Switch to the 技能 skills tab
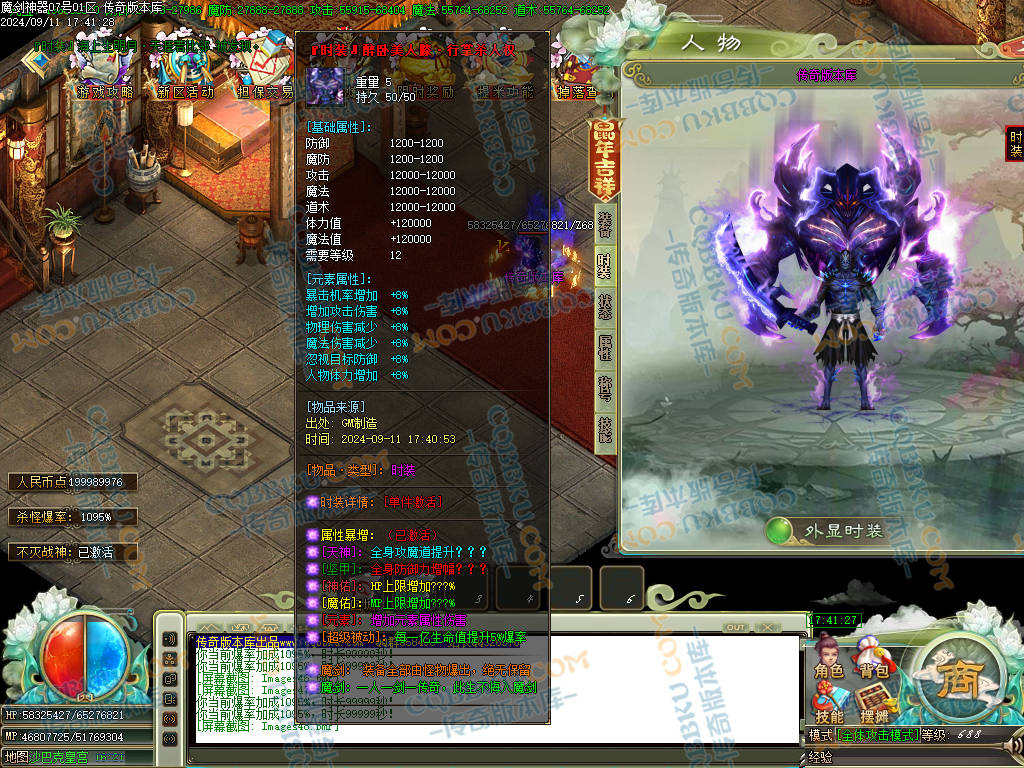The image size is (1024, 768). tap(604, 429)
